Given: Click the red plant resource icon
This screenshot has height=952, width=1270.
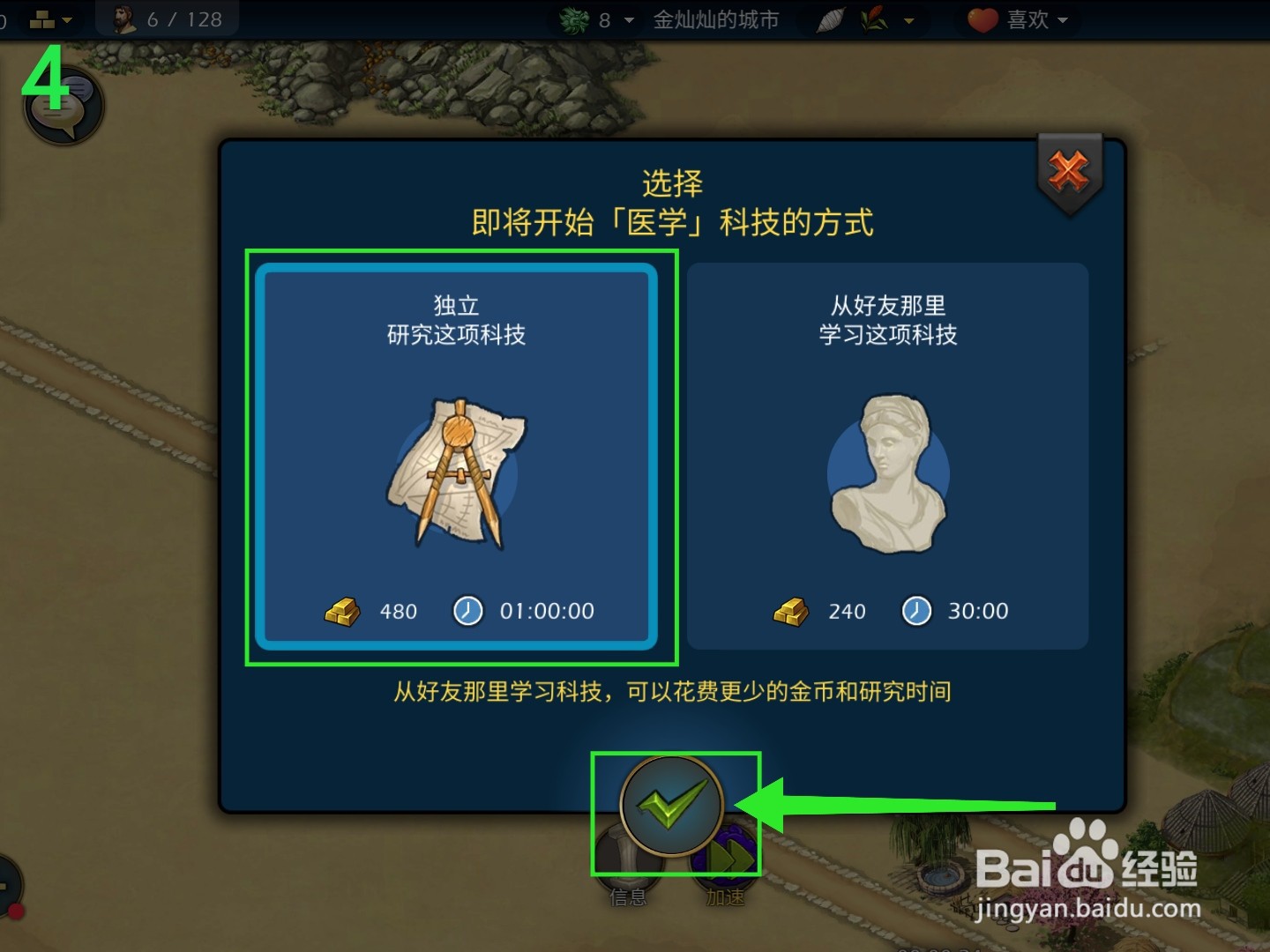Looking at the screenshot, I should [873, 19].
